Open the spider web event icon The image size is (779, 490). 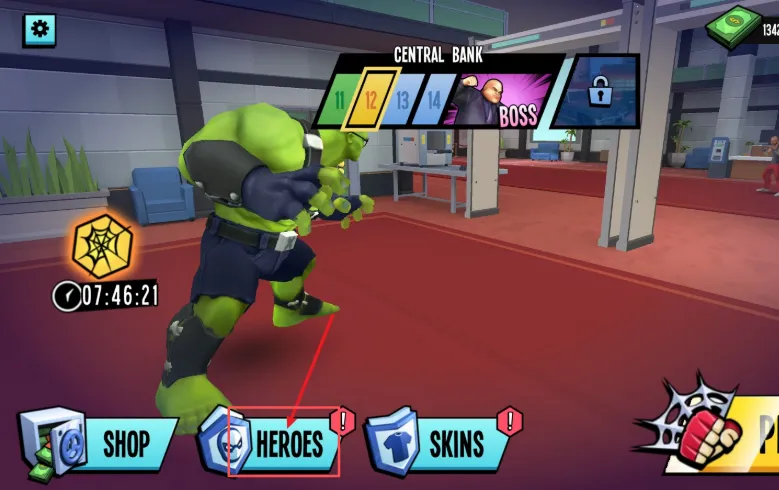102,245
